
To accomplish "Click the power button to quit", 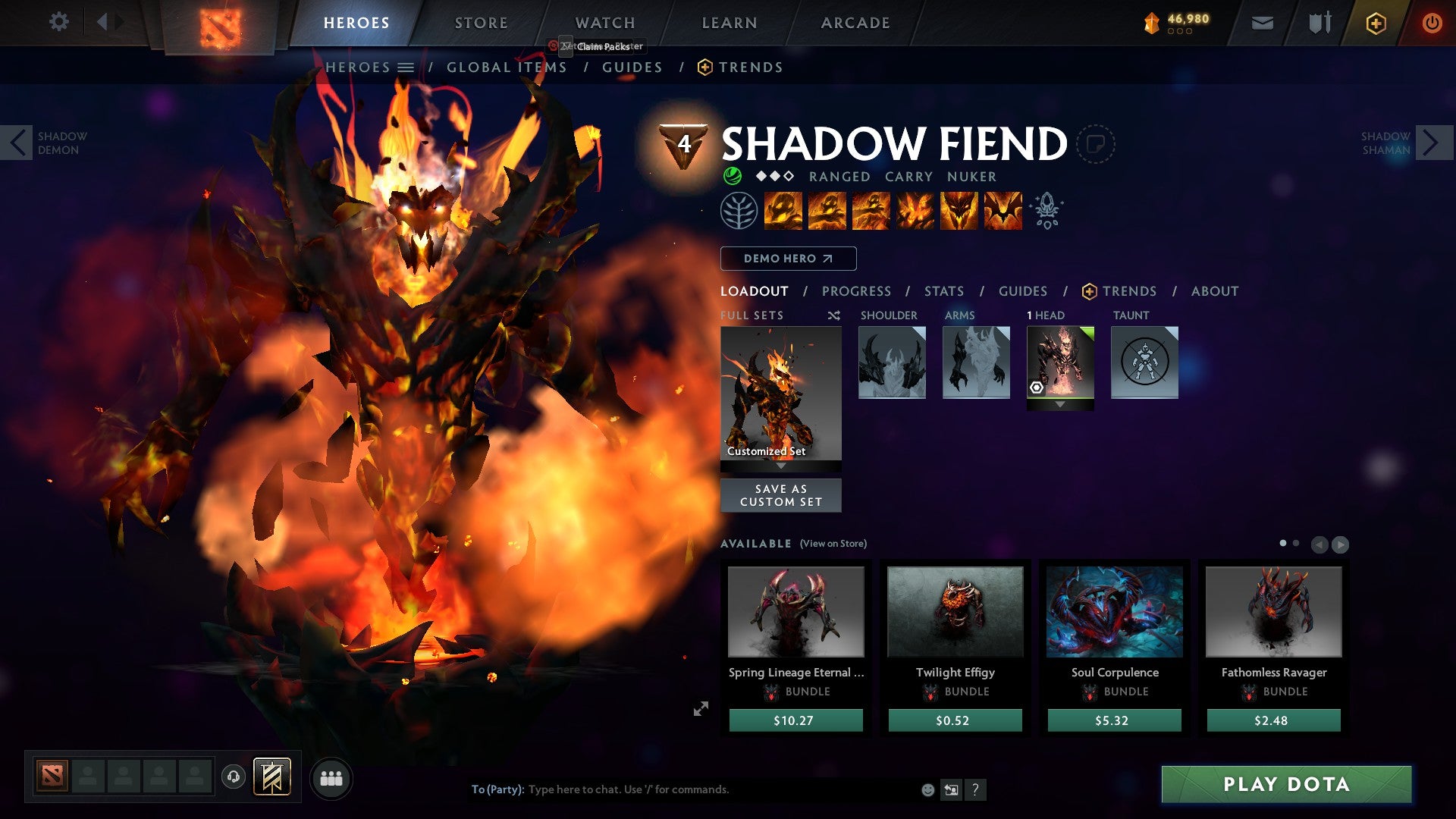I will coord(1432,22).
